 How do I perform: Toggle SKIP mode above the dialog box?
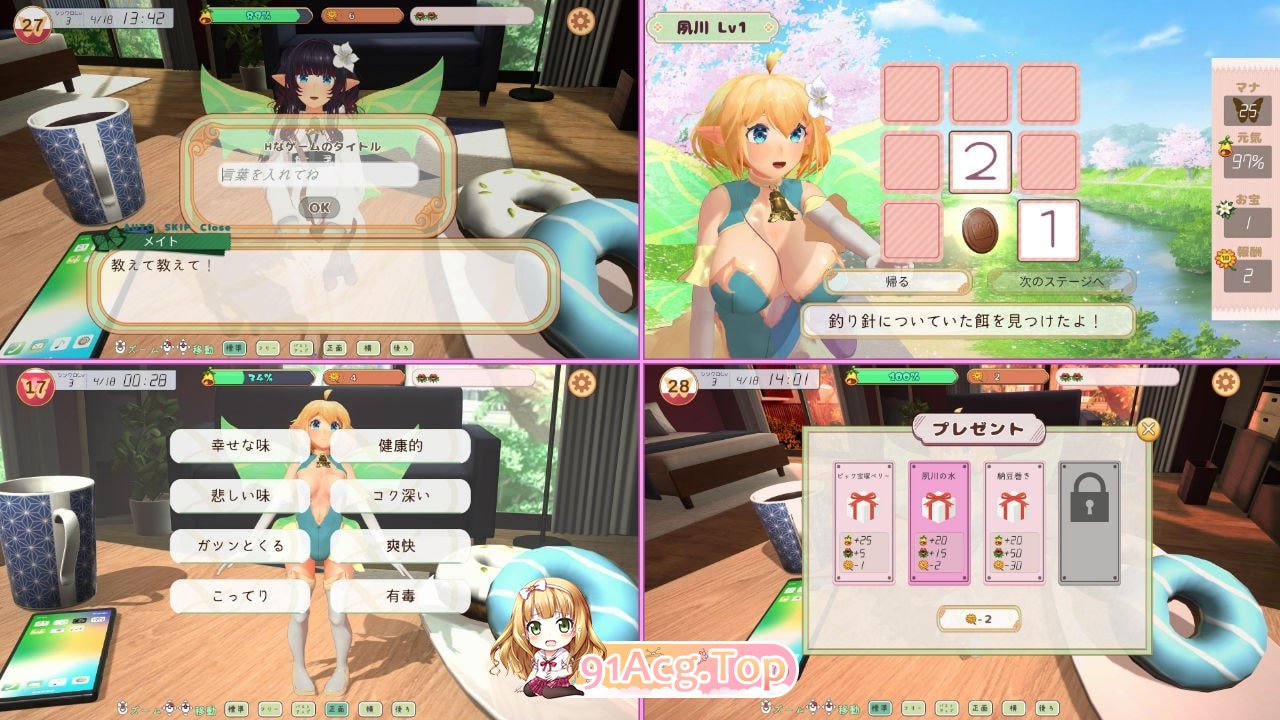(177, 227)
